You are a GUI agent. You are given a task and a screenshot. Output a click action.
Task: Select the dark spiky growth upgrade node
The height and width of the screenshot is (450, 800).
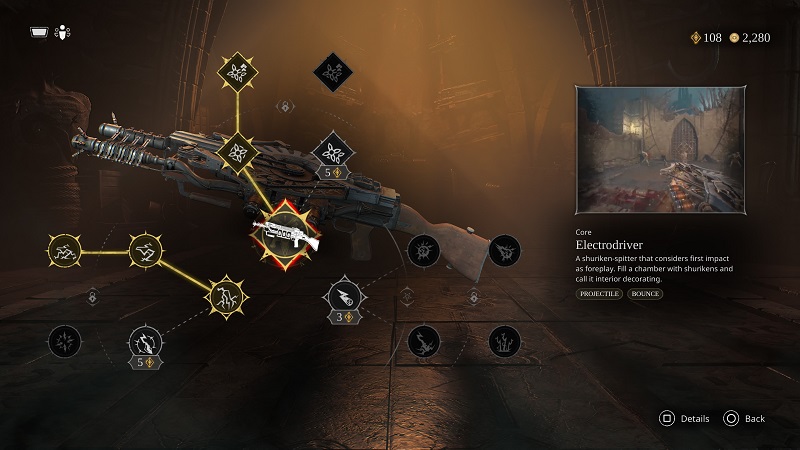[x=504, y=342]
